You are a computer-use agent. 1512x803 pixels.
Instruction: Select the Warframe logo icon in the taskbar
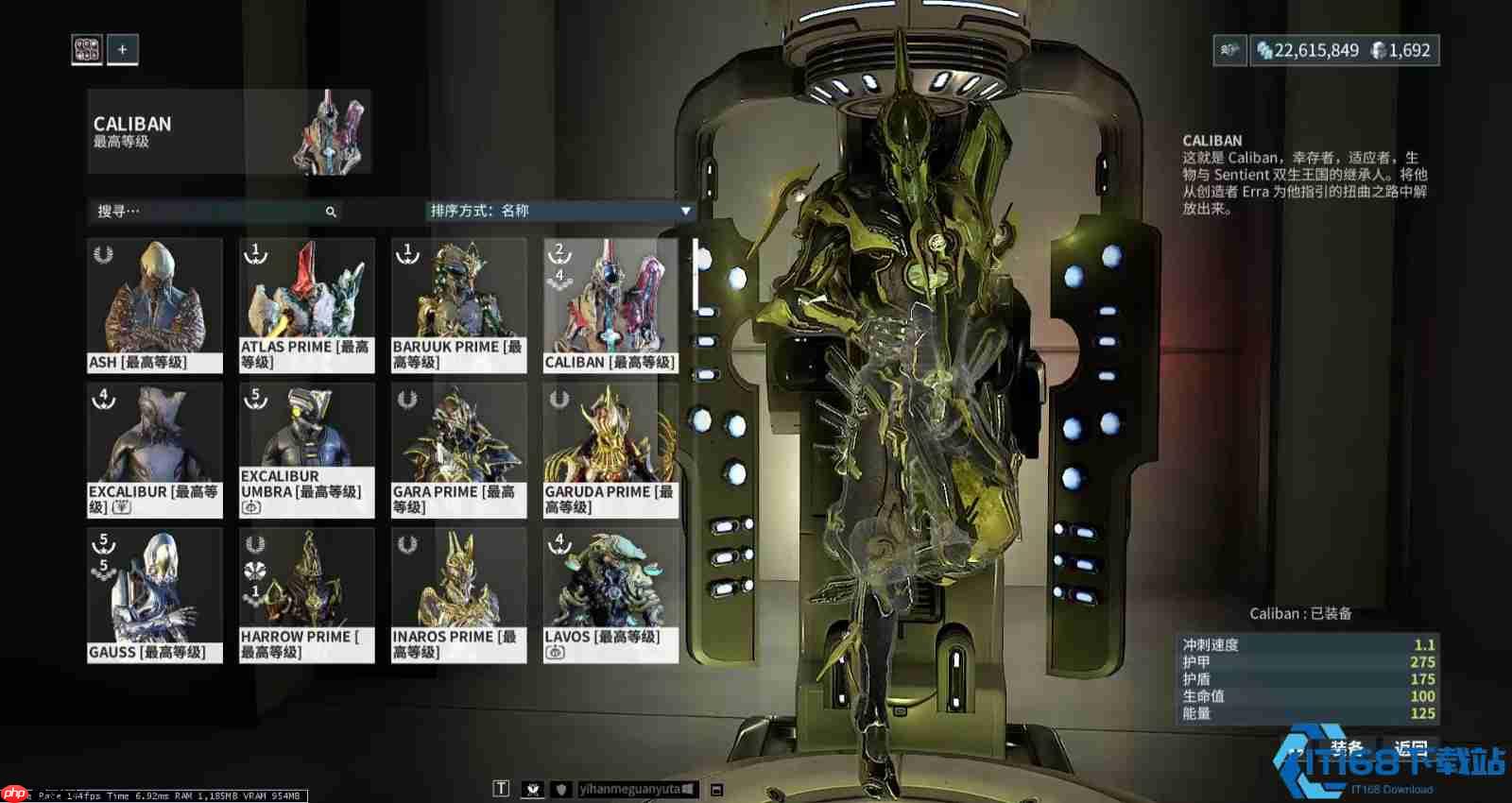pos(534,786)
